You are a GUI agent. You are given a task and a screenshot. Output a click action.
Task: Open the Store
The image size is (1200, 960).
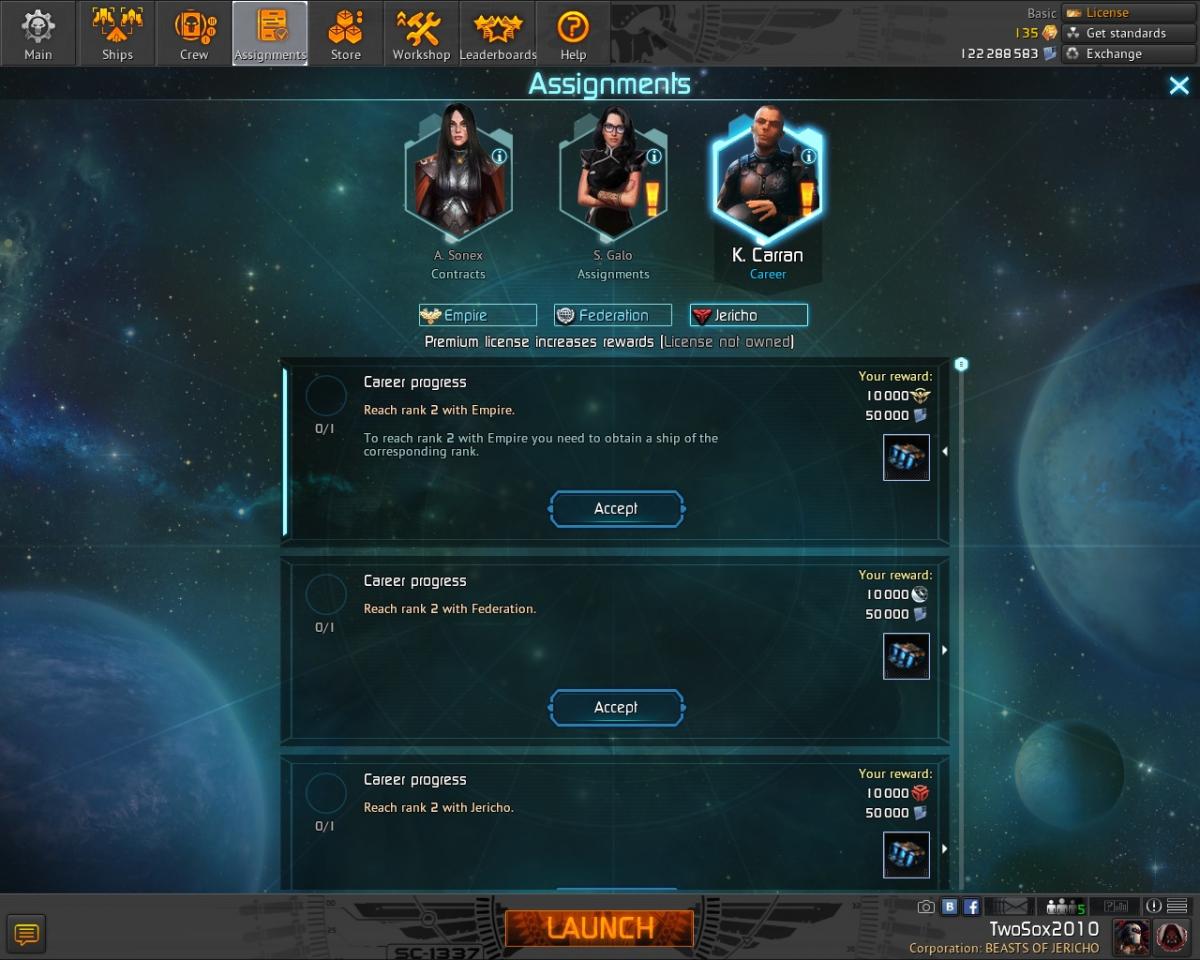[346, 34]
